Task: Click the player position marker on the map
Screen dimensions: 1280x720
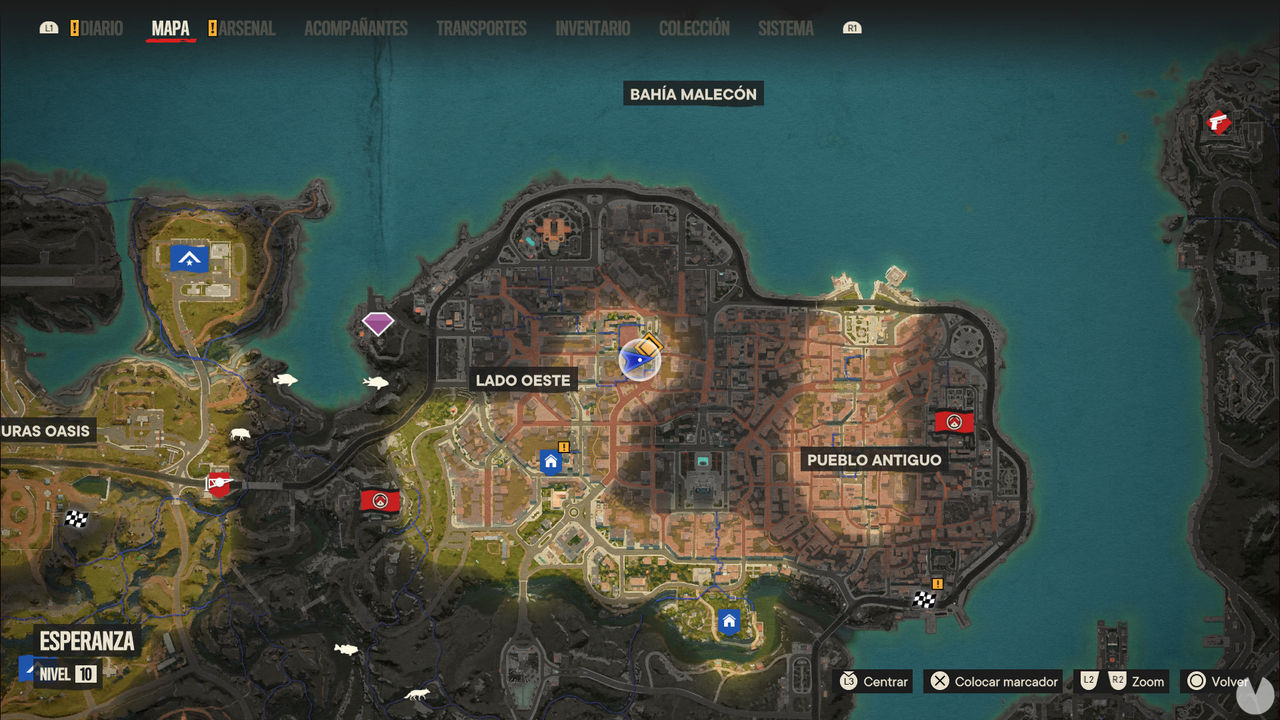Action: 637,360
